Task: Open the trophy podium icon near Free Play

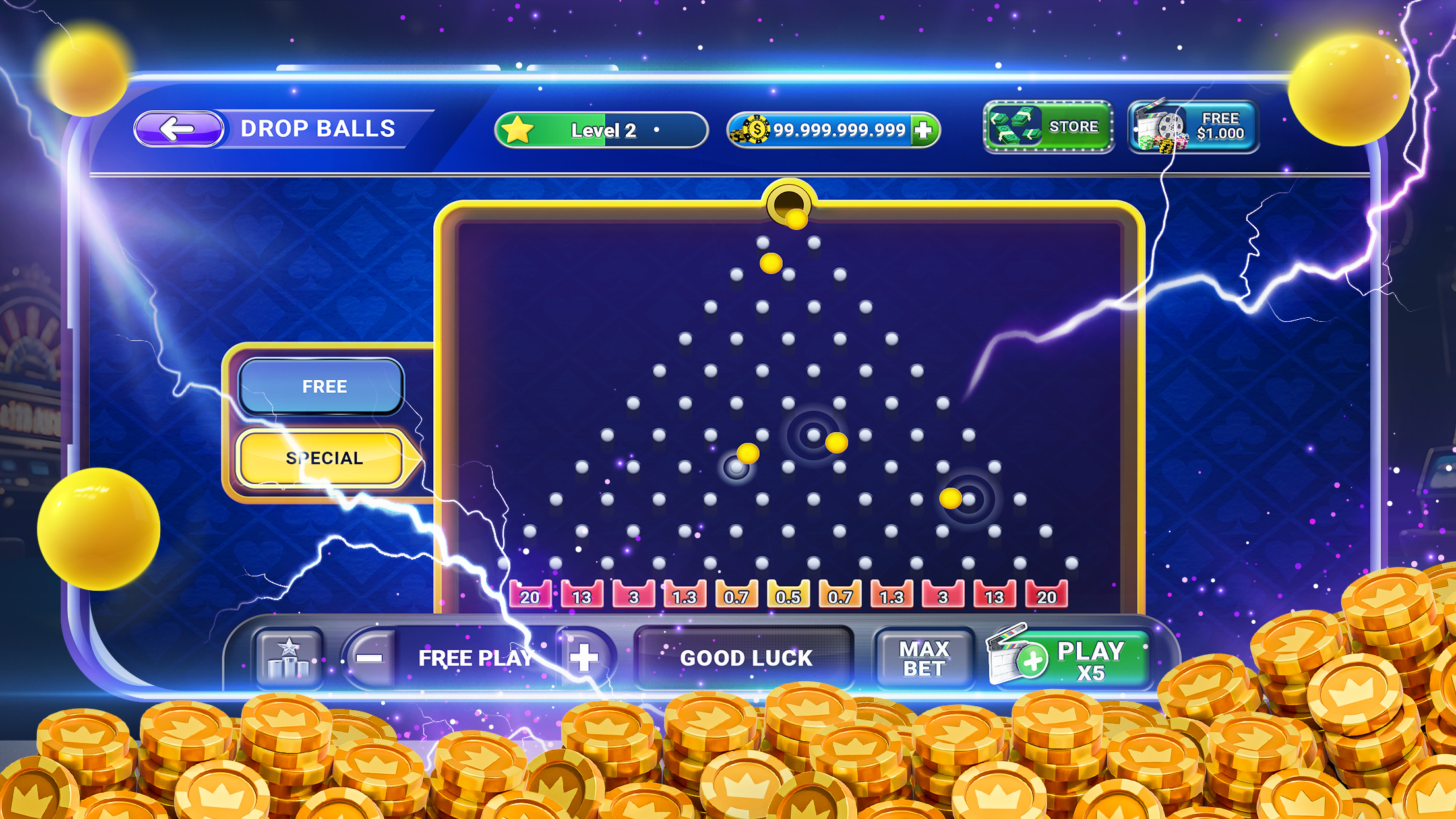Action: (289, 657)
